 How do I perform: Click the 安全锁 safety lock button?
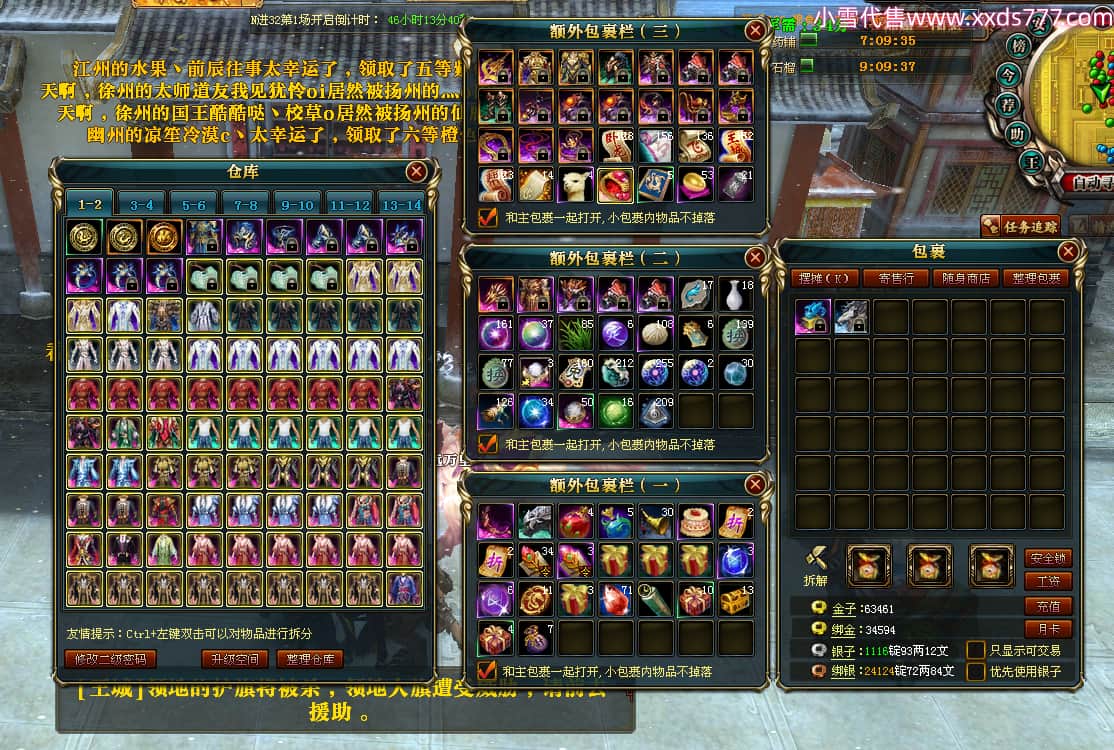point(1048,558)
